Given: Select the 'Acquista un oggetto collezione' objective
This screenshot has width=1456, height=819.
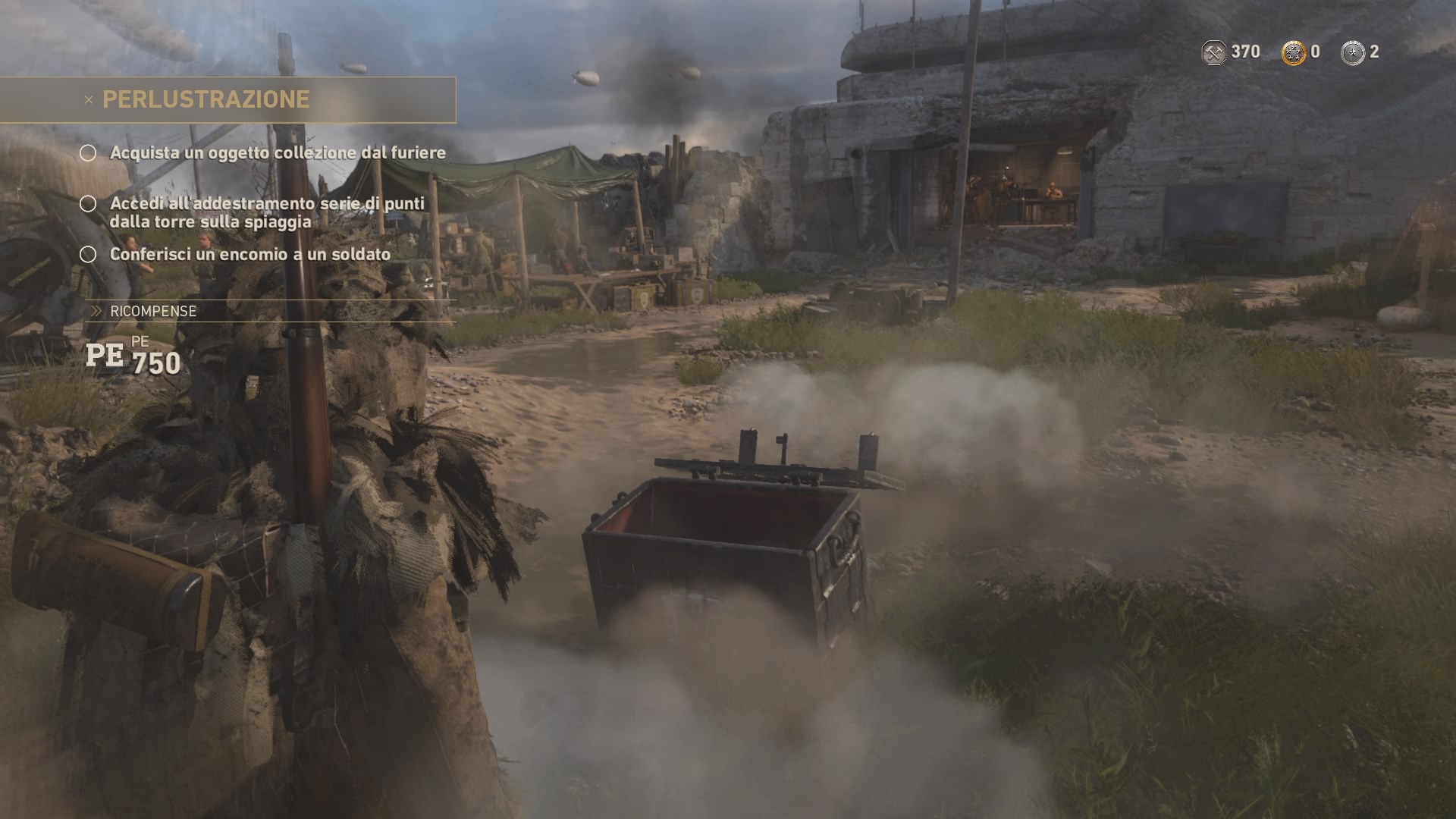Looking at the screenshot, I should (278, 153).
